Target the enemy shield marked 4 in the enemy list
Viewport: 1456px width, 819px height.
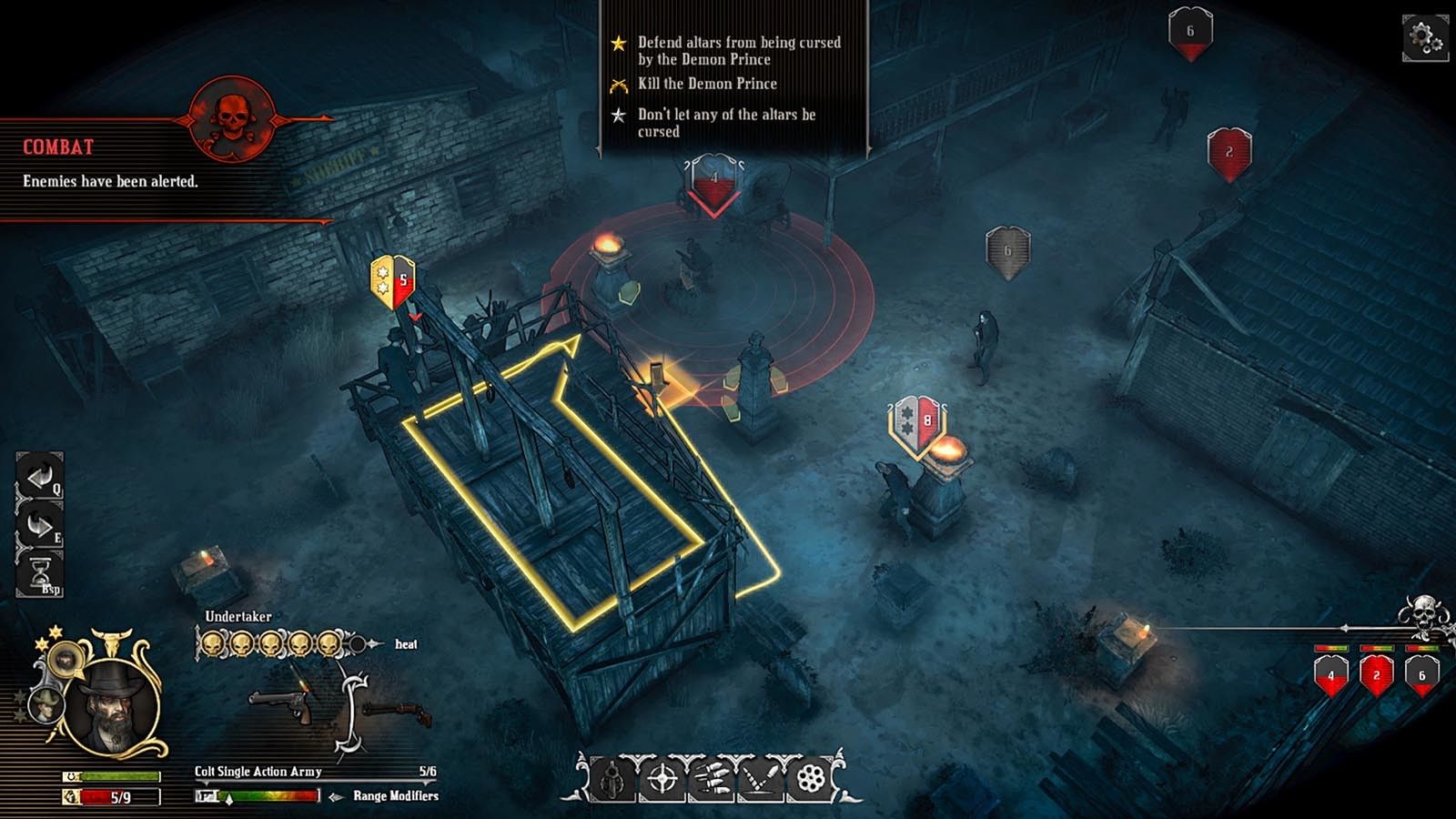[1330, 675]
